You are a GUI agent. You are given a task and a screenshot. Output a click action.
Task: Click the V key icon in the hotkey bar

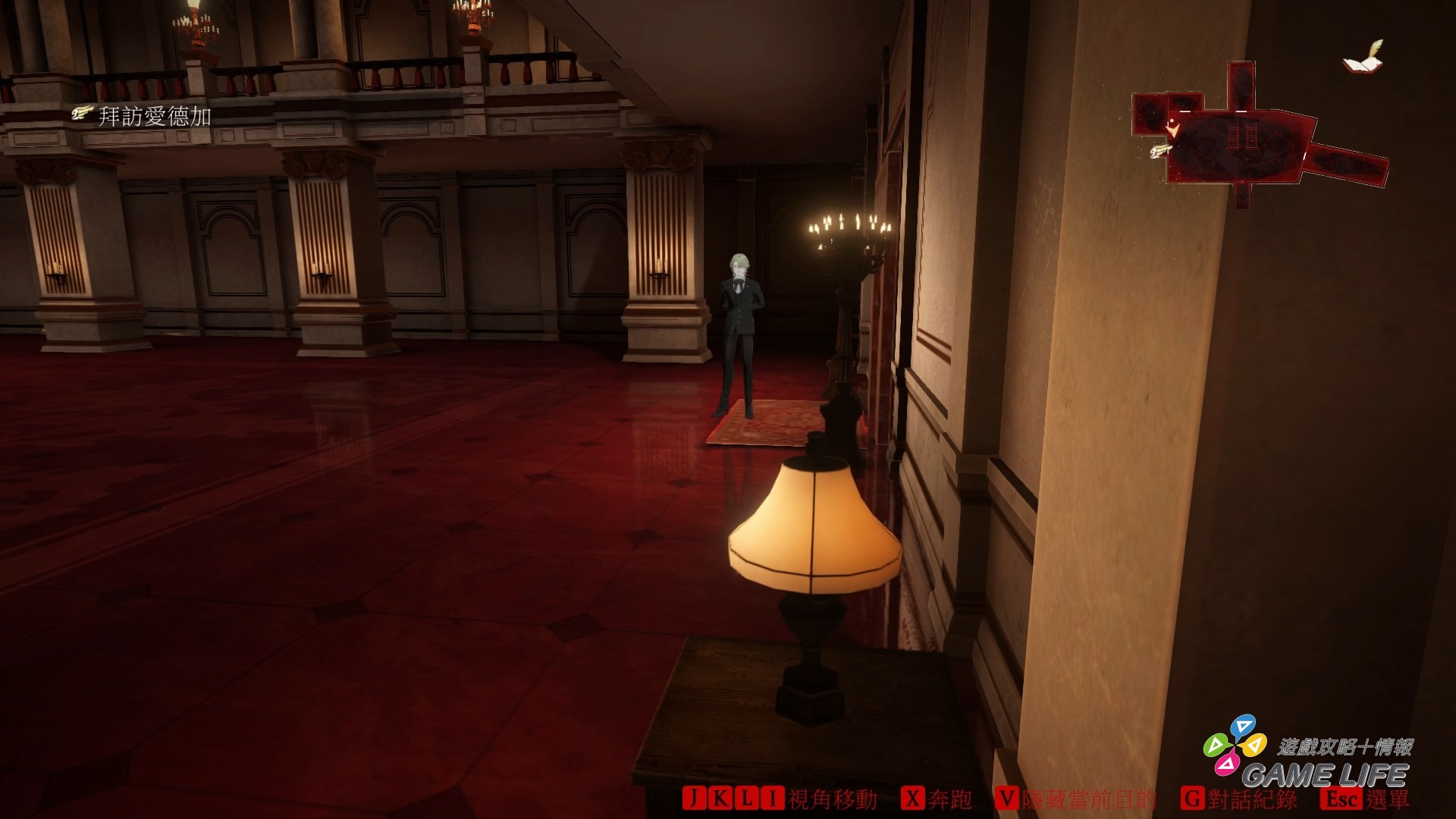[1007, 798]
